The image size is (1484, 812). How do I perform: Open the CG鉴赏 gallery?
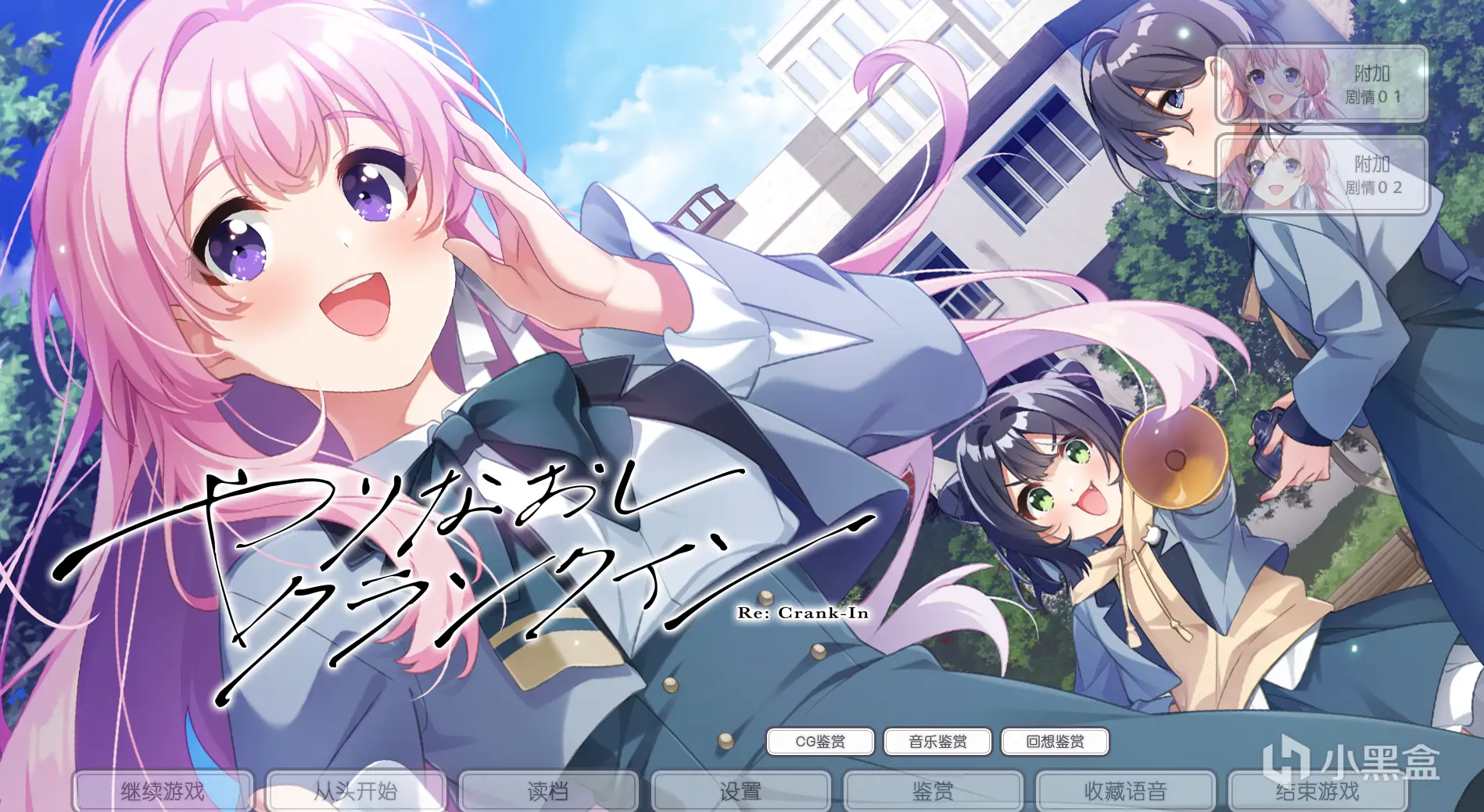pyautogui.click(x=820, y=741)
